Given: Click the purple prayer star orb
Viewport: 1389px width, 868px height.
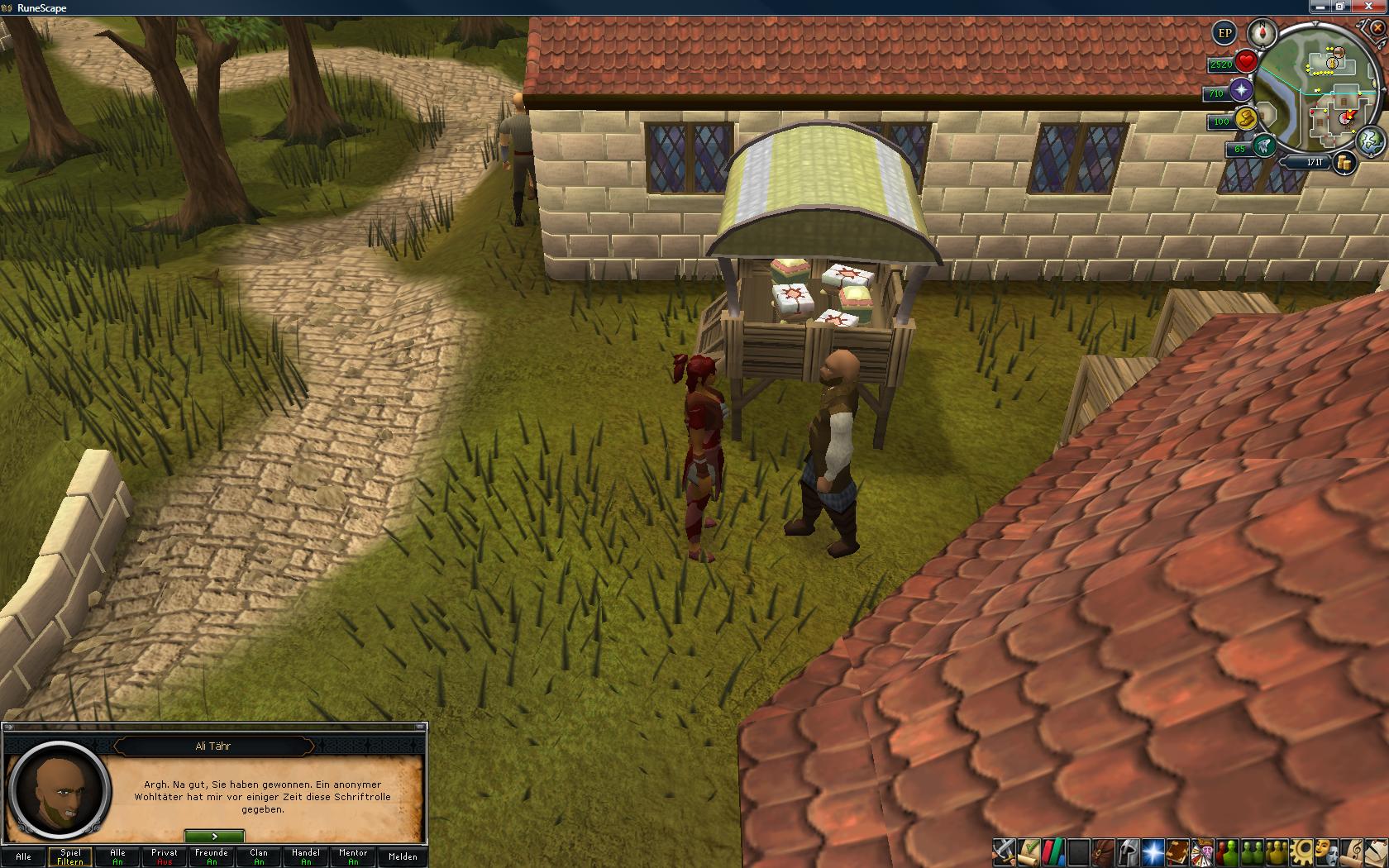Looking at the screenshot, I should (1241, 91).
